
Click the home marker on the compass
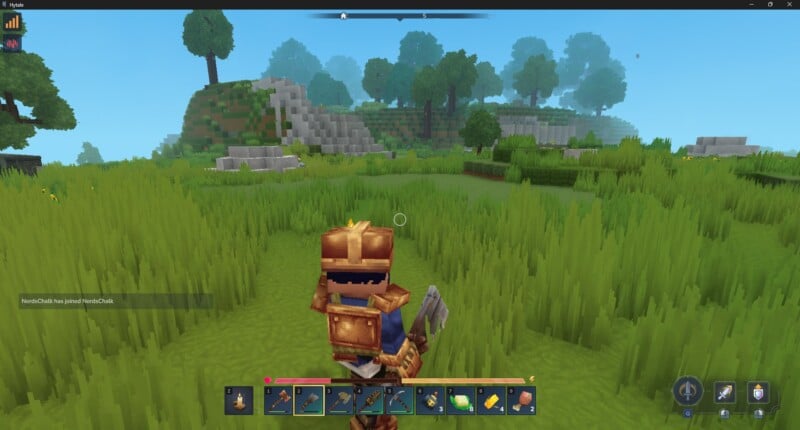tap(344, 16)
